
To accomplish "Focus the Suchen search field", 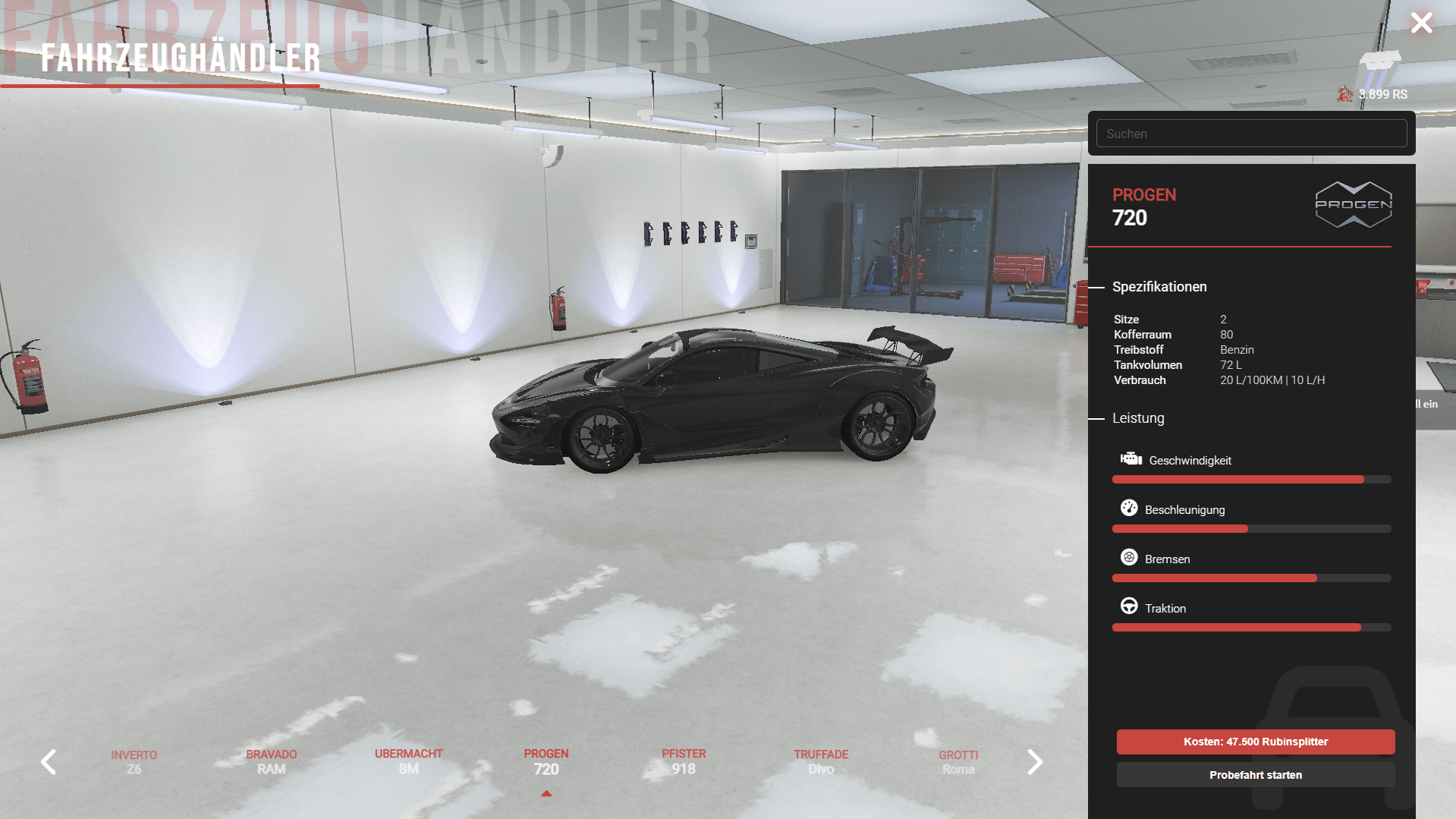I will pyautogui.click(x=1251, y=134).
